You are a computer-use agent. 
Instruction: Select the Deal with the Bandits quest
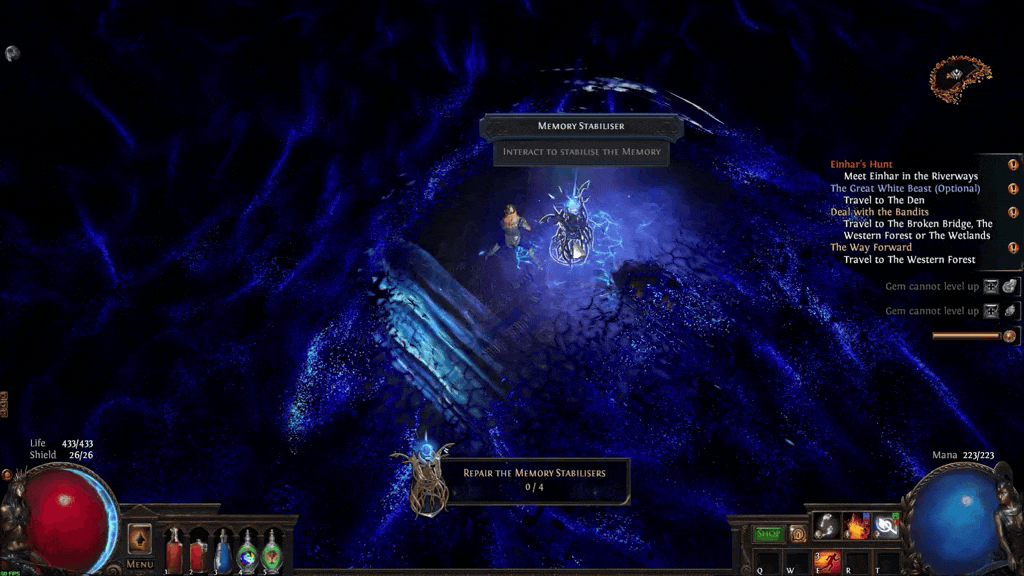[x=879, y=212]
